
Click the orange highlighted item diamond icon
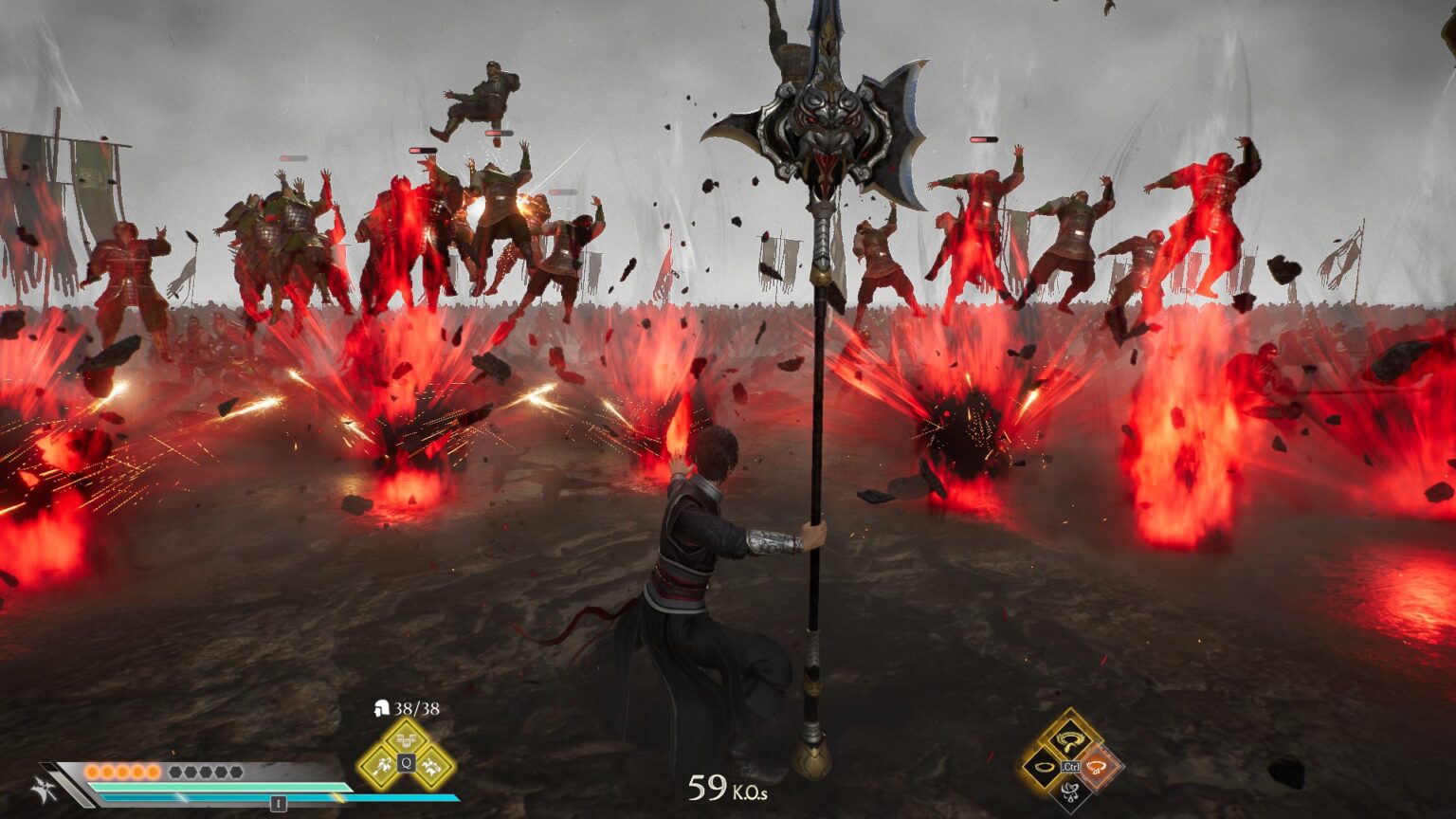tap(1096, 767)
